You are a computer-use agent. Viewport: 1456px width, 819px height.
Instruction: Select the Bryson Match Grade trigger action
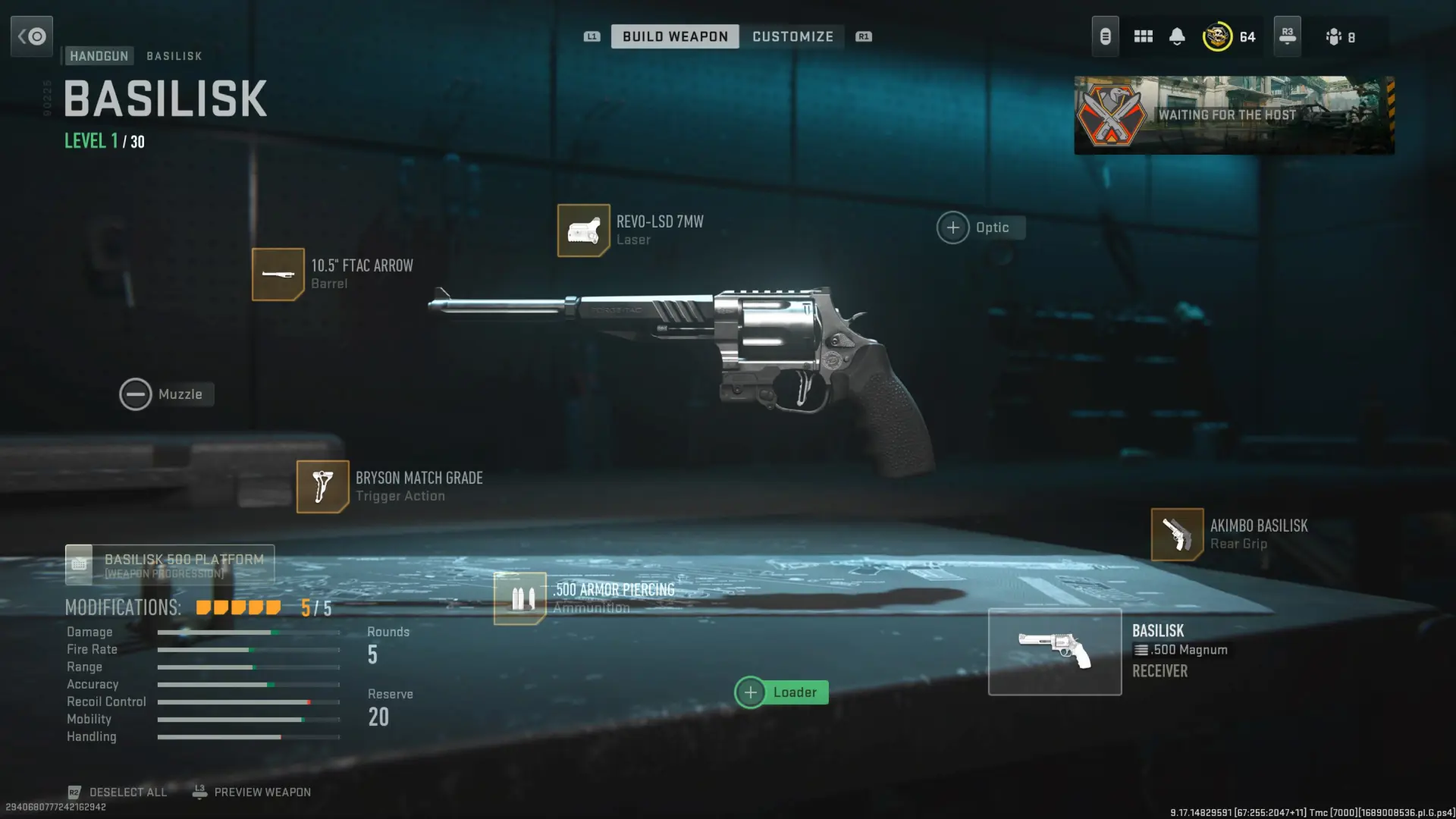322,486
